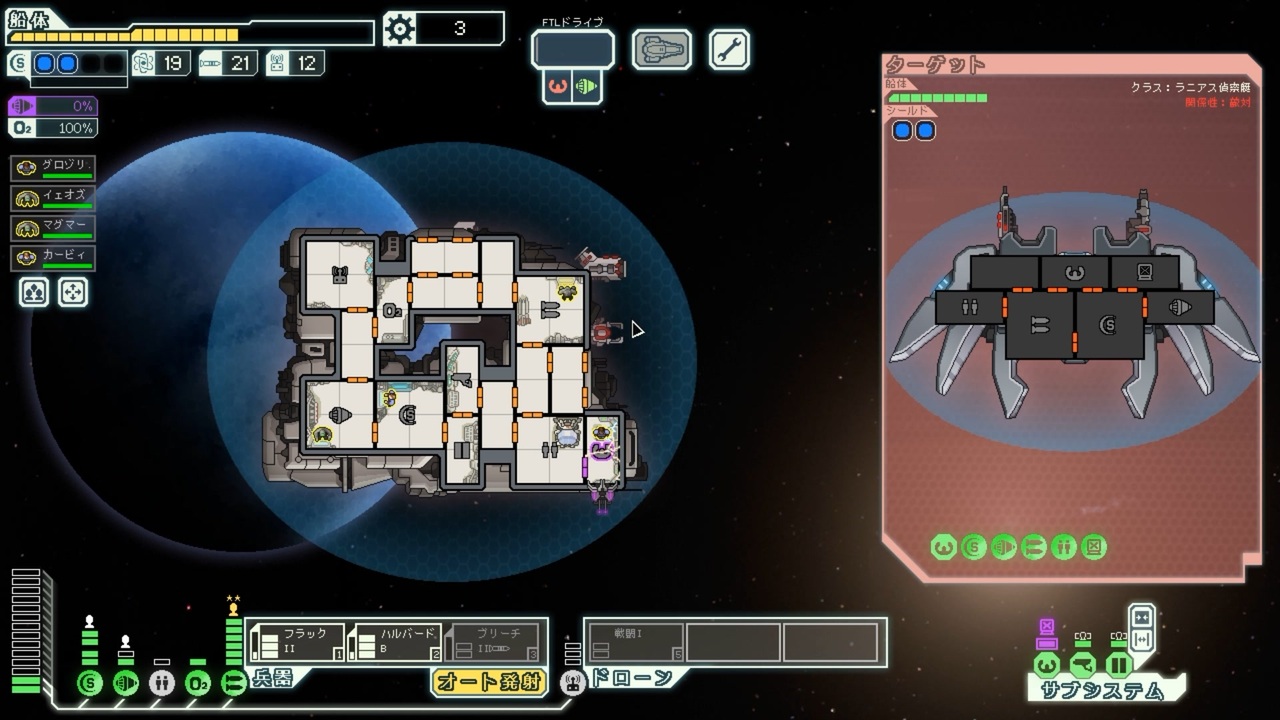Viewport: 1280px width, 720px height.
Task: Select crew member マグマー
Action: pyautogui.click(x=54, y=228)
